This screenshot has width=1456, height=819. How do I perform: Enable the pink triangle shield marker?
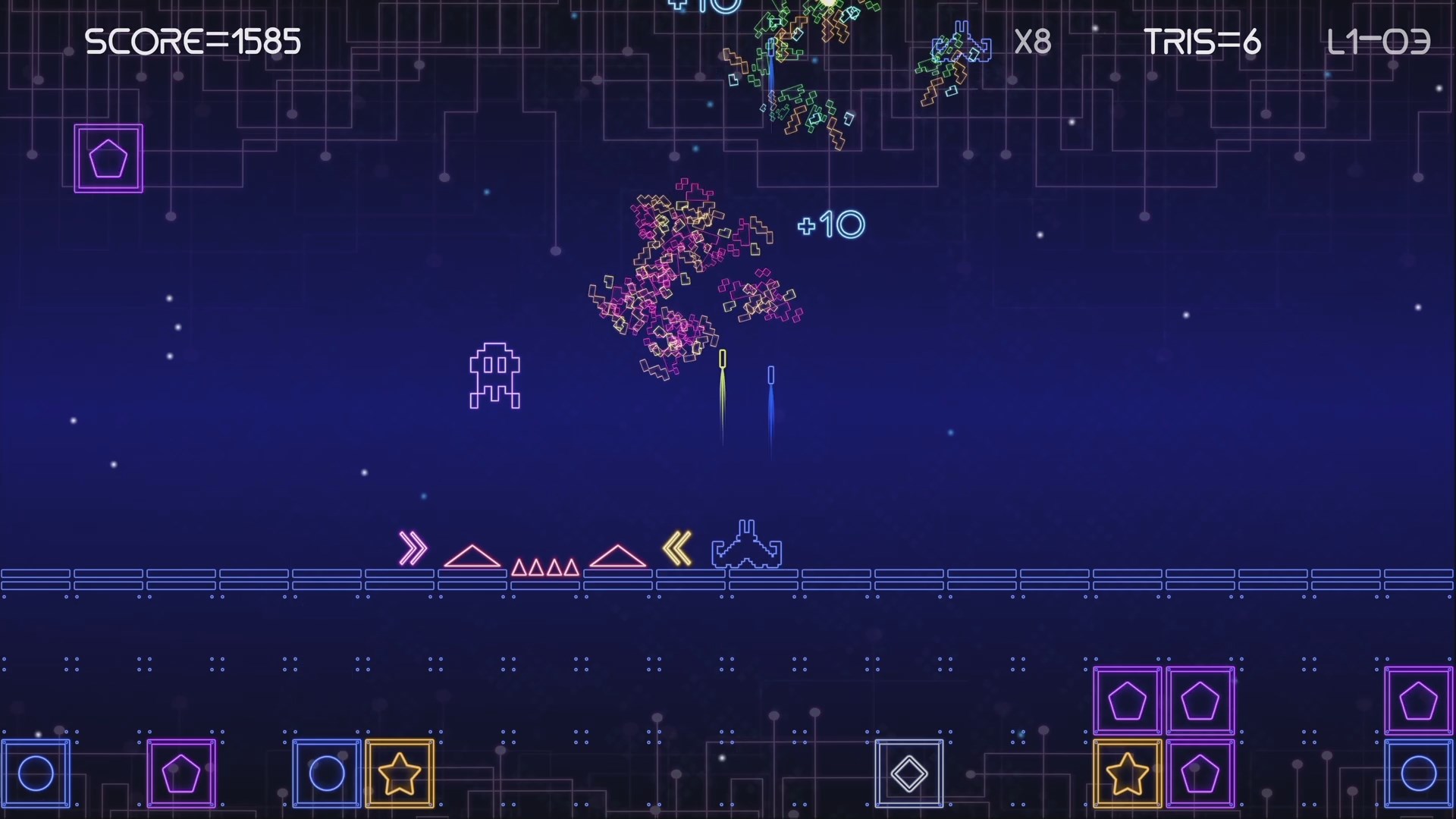472,556
